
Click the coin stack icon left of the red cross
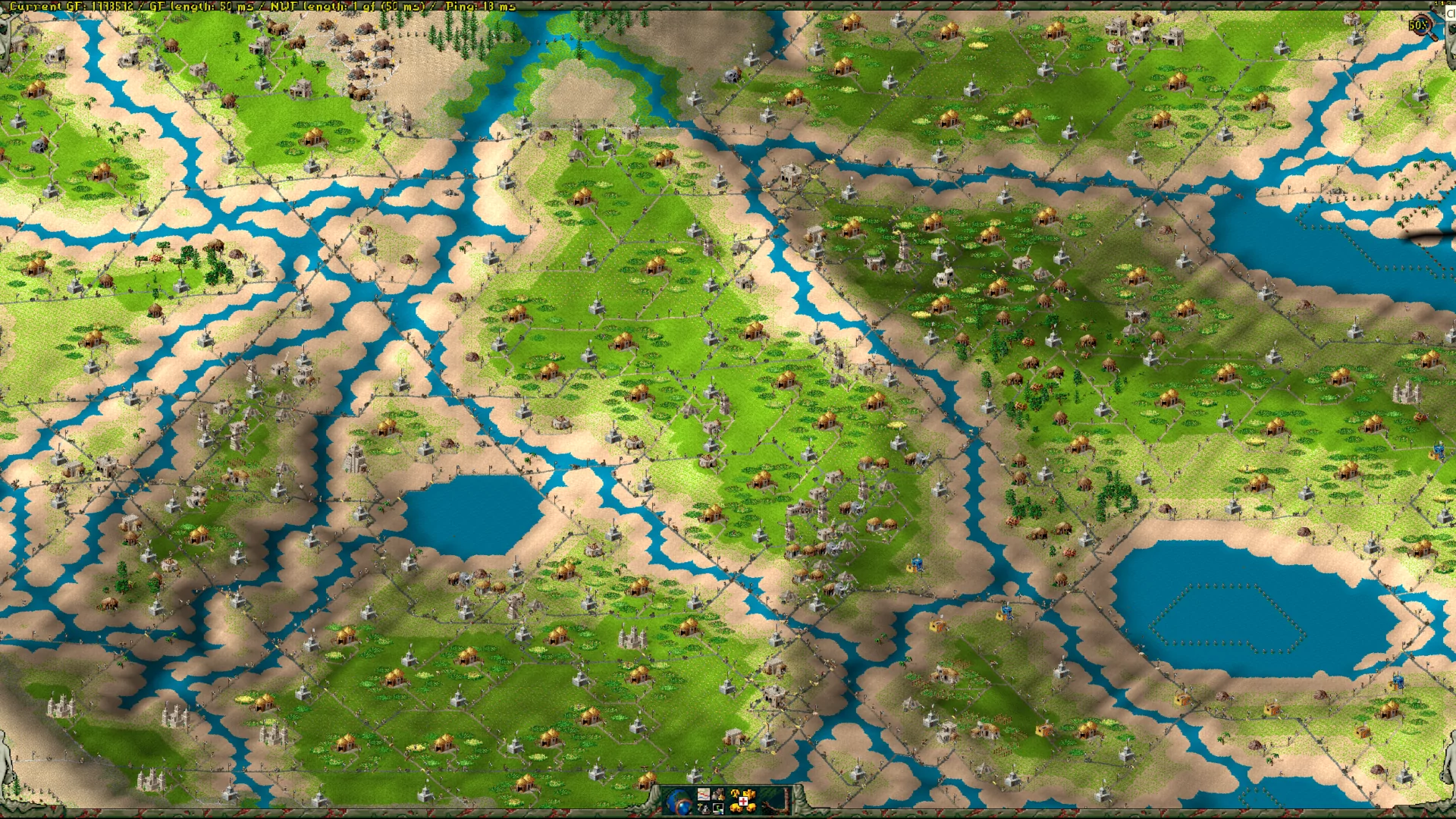tap(734, 810)
